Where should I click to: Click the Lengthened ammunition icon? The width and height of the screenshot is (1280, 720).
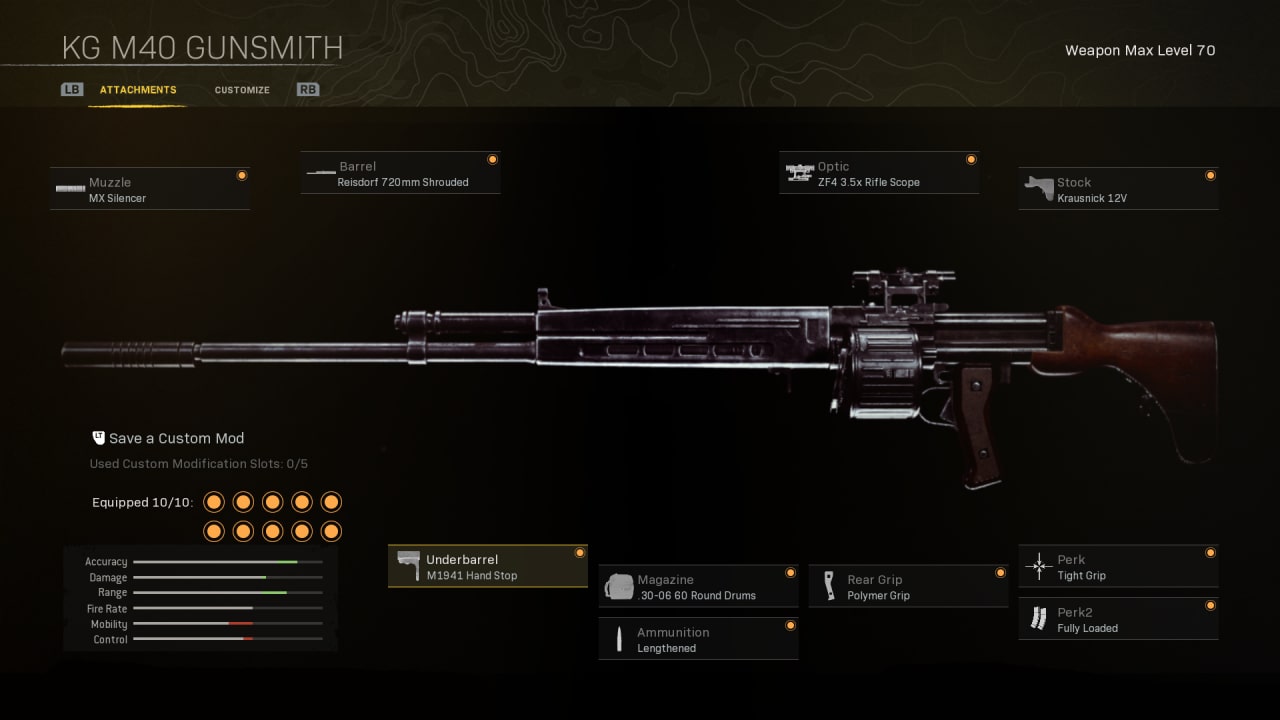pyautogui.click(x=619, y=638)
